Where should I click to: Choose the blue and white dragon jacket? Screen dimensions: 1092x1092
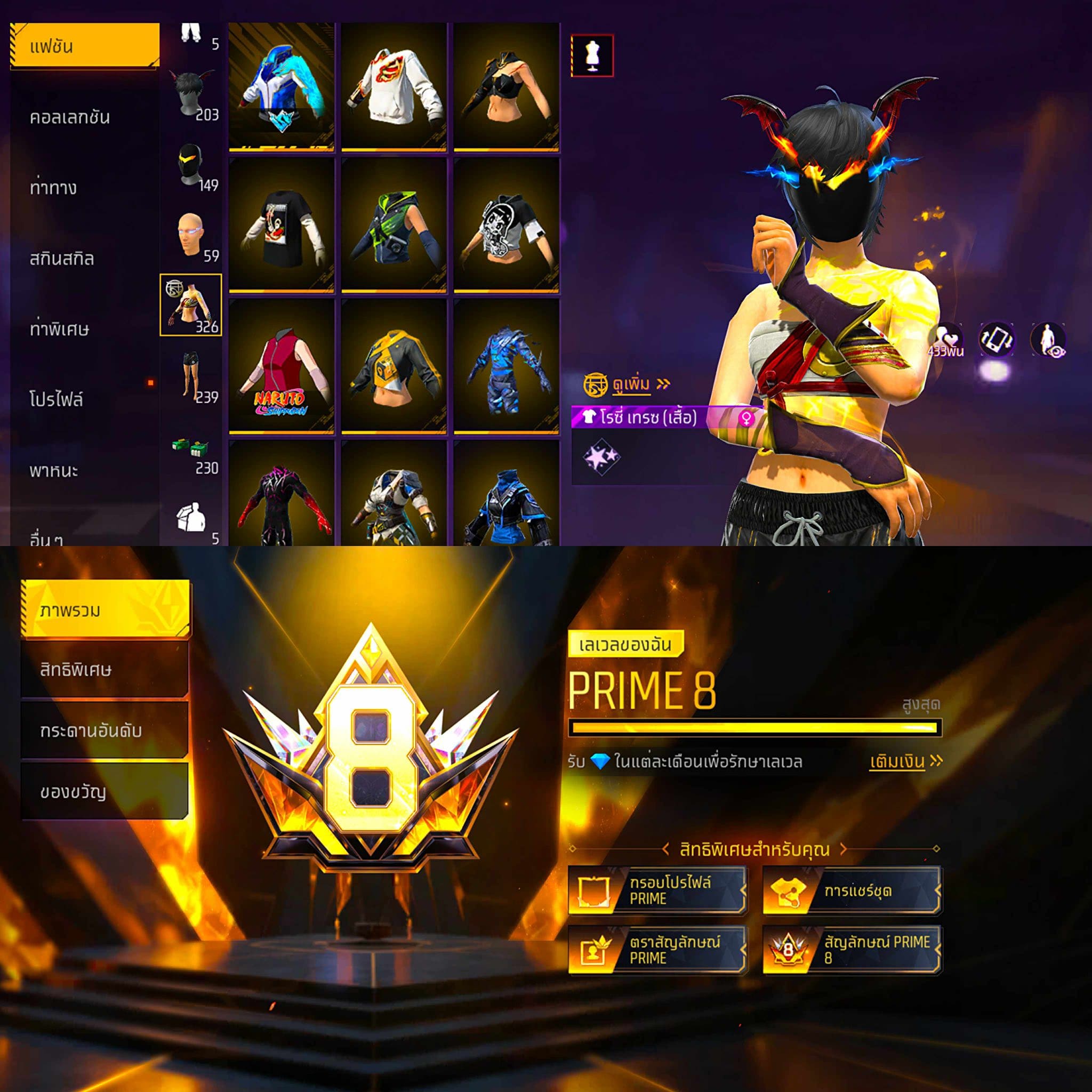pyautogui.click(x=281, y=86)
